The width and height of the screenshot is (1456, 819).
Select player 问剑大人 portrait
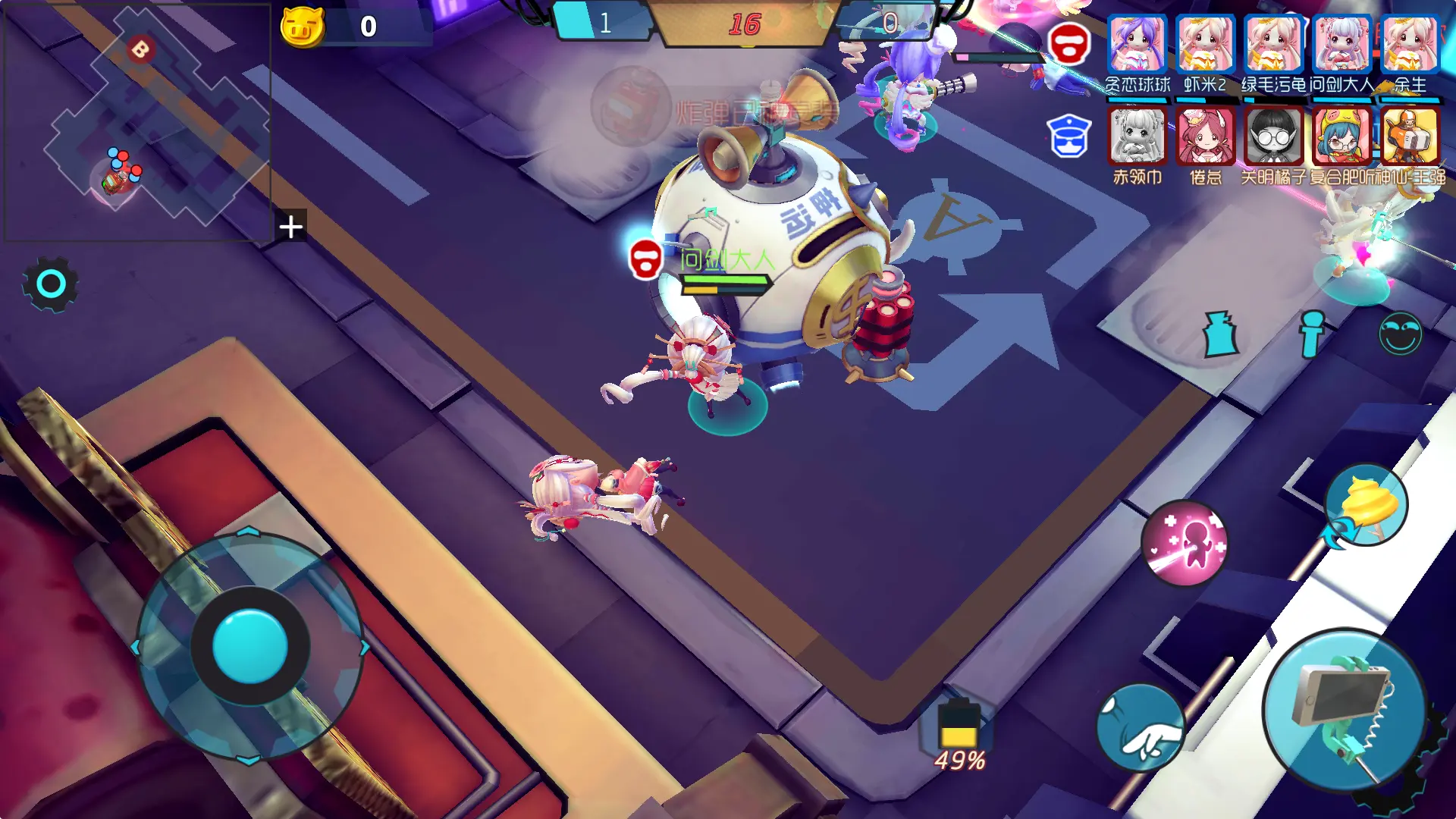(1341, 44)
